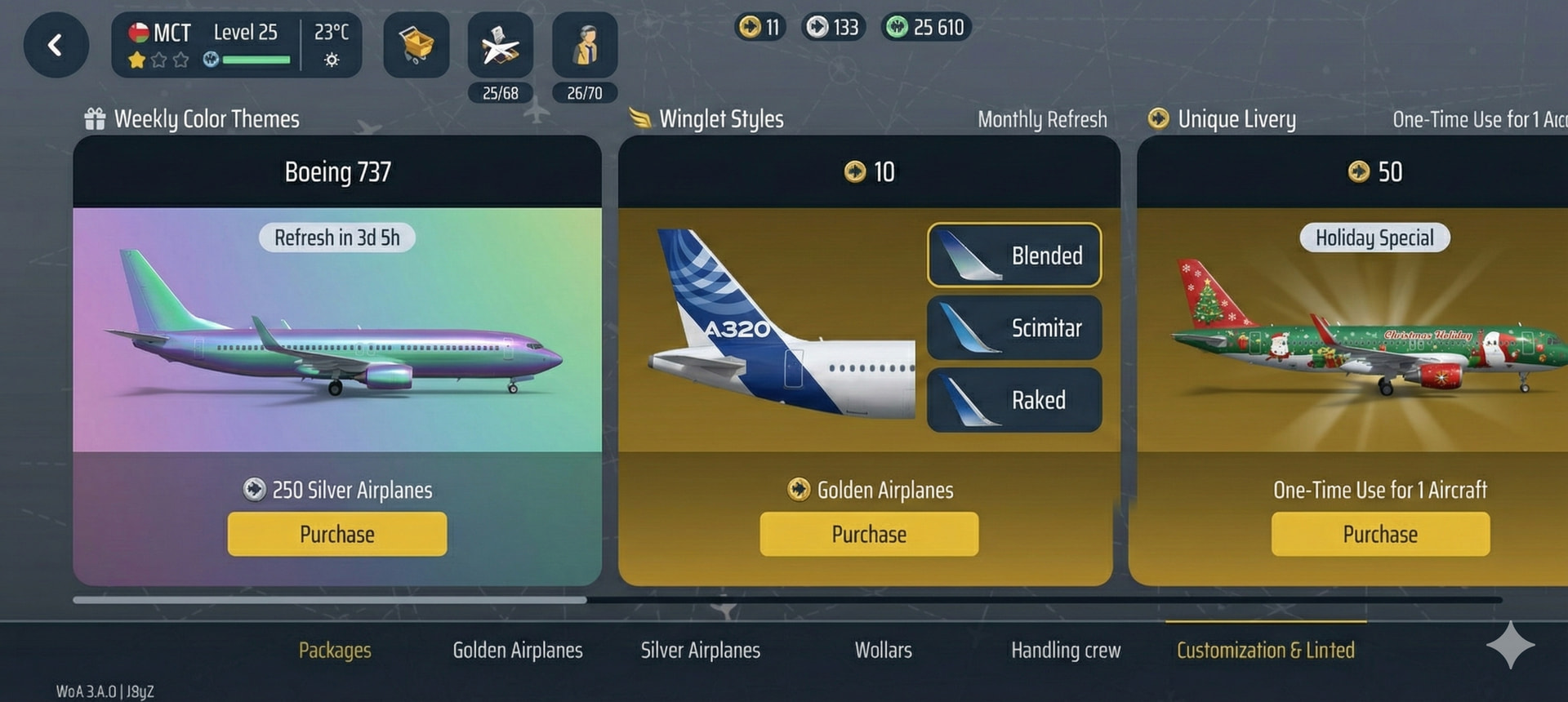Select the Blended winglet style

1014,255
